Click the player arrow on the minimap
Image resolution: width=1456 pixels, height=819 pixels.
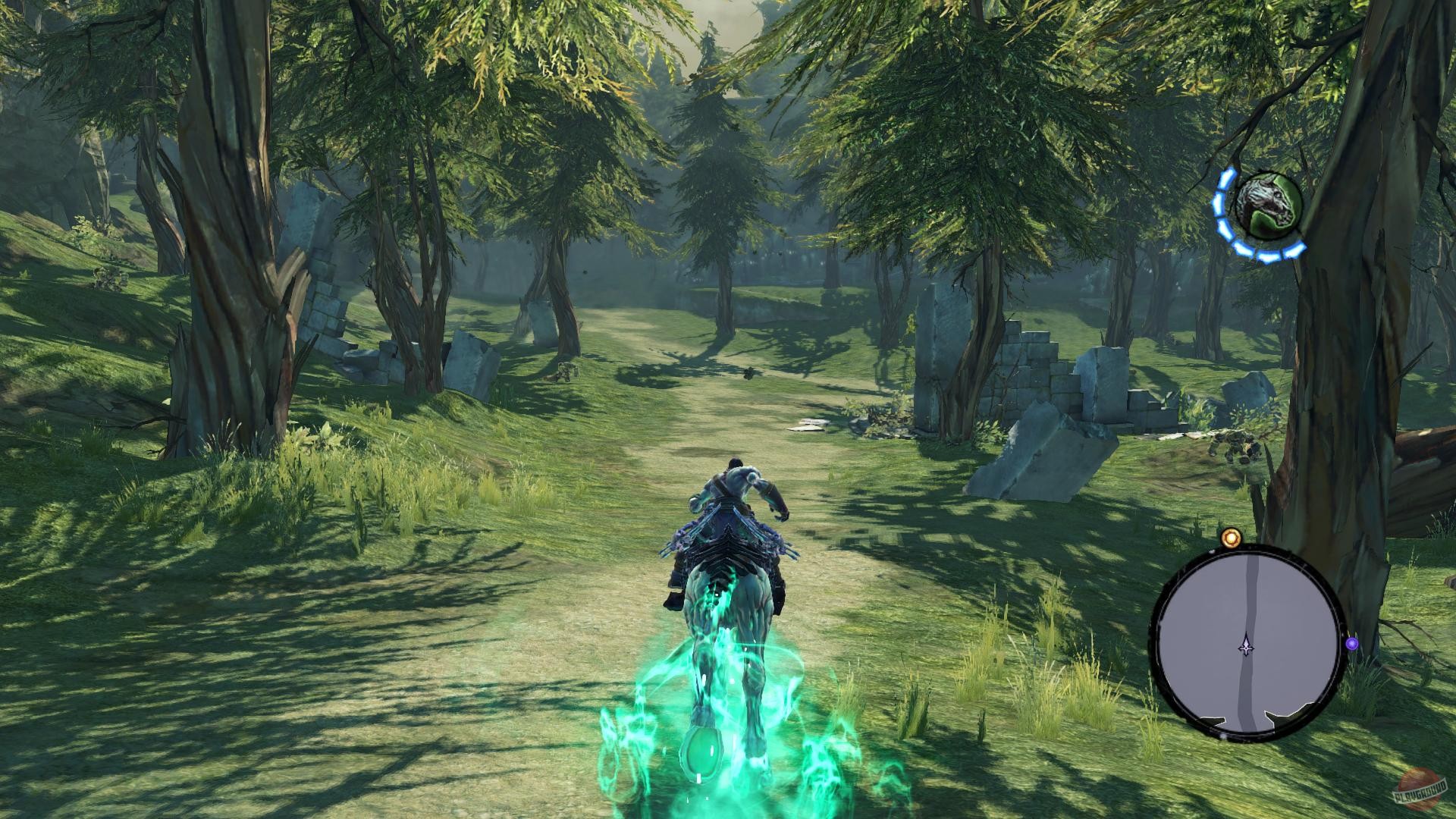(1246, 645)
